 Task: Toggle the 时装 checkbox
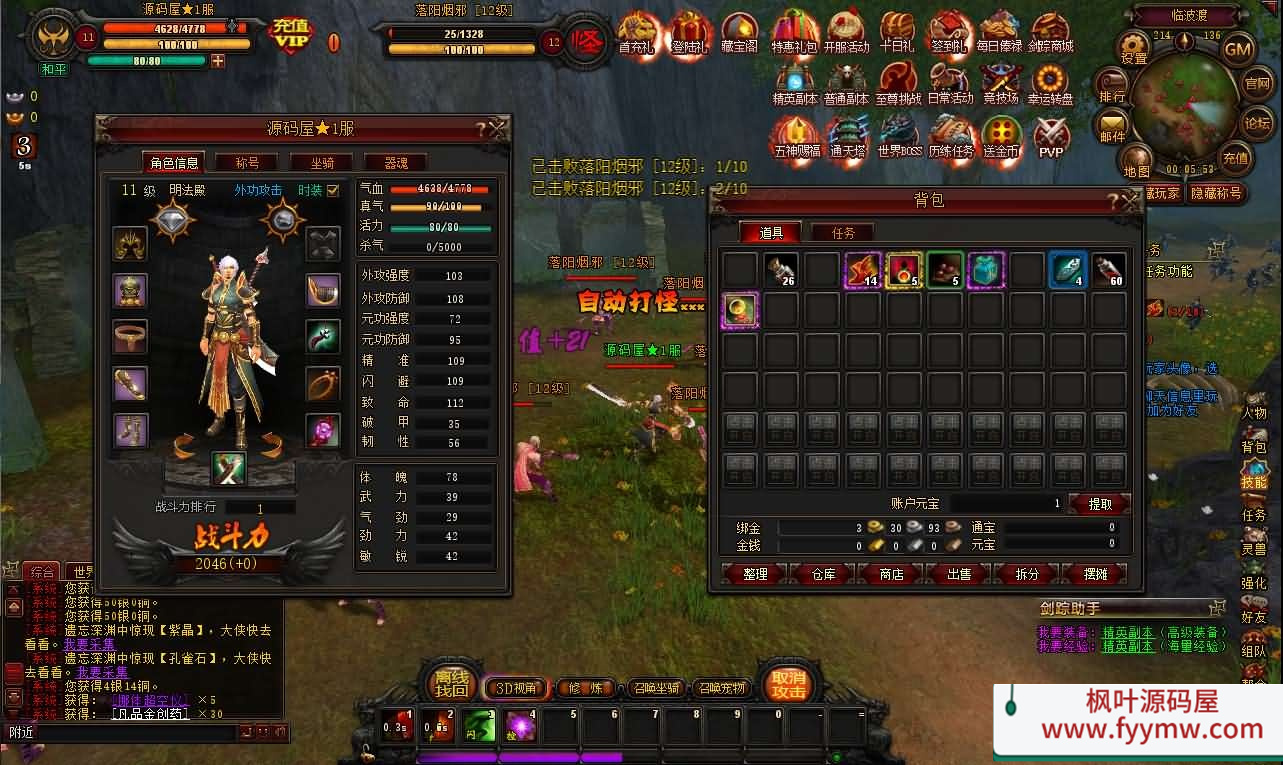(333, 190)
